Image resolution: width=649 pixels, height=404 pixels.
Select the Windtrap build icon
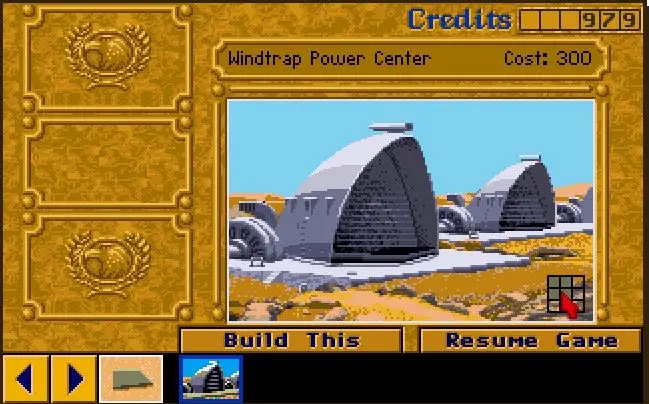coord(210,379)
